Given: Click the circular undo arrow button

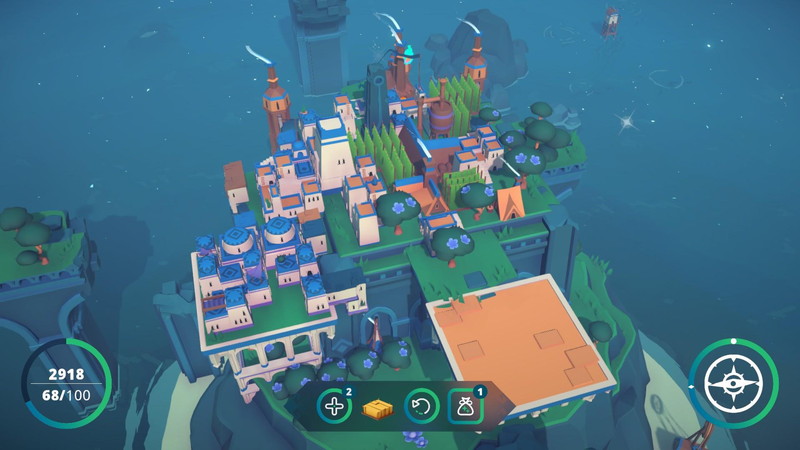Looking at the screenshot, I should coord(420,407).
